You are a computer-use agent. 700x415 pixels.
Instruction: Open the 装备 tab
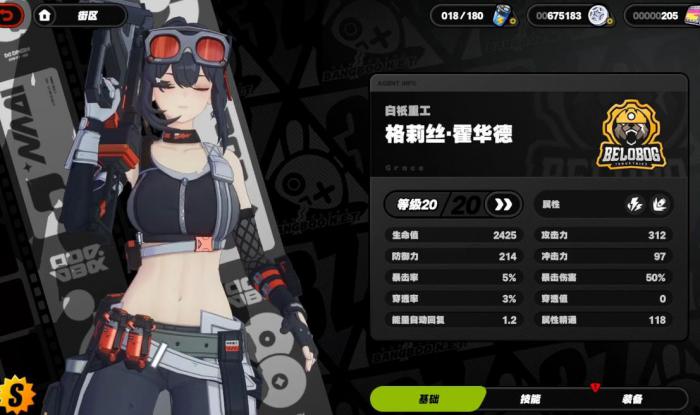point(631,399)
